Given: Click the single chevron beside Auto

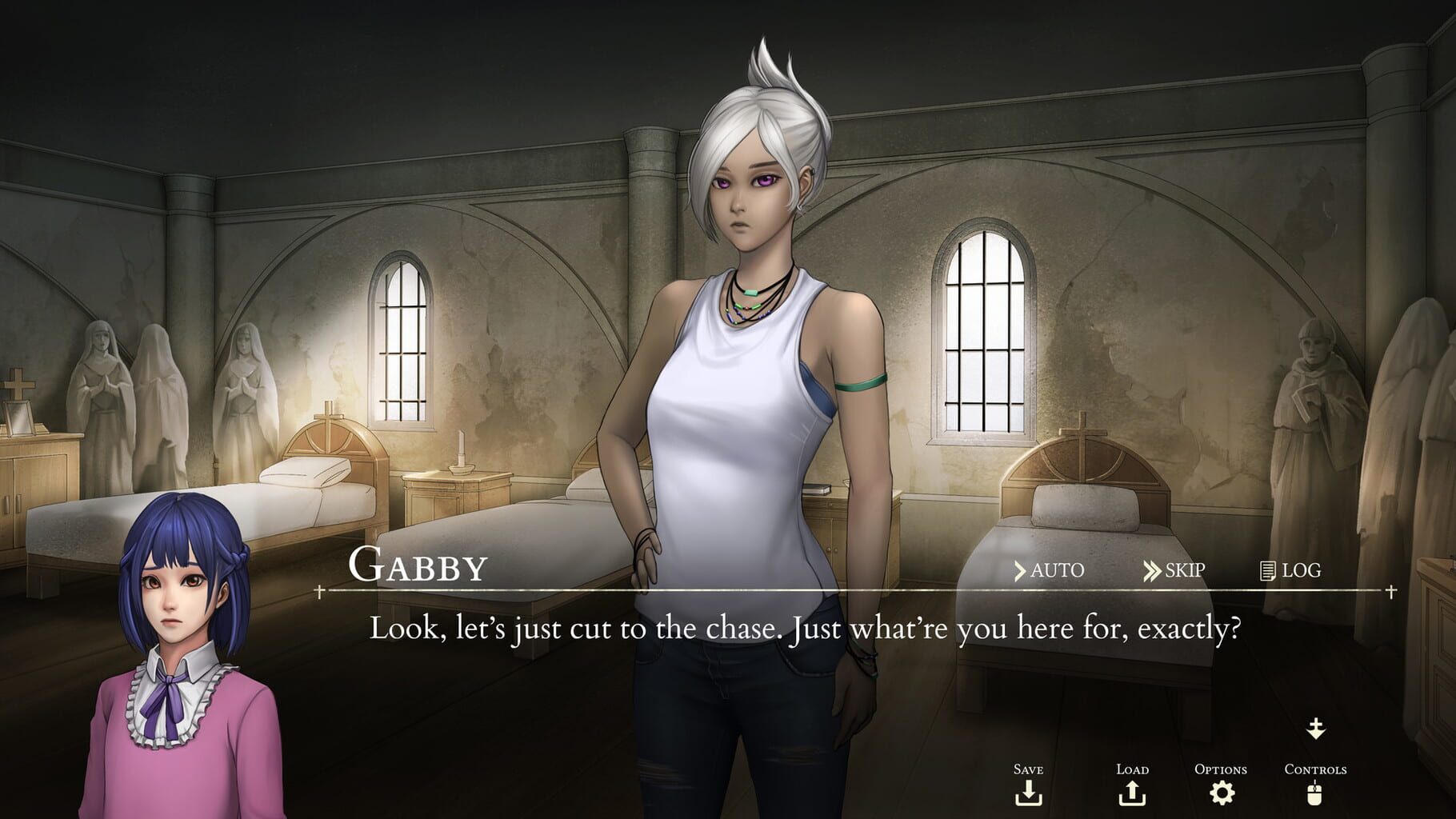Looking at the screenshot, I should [1022, 570].
